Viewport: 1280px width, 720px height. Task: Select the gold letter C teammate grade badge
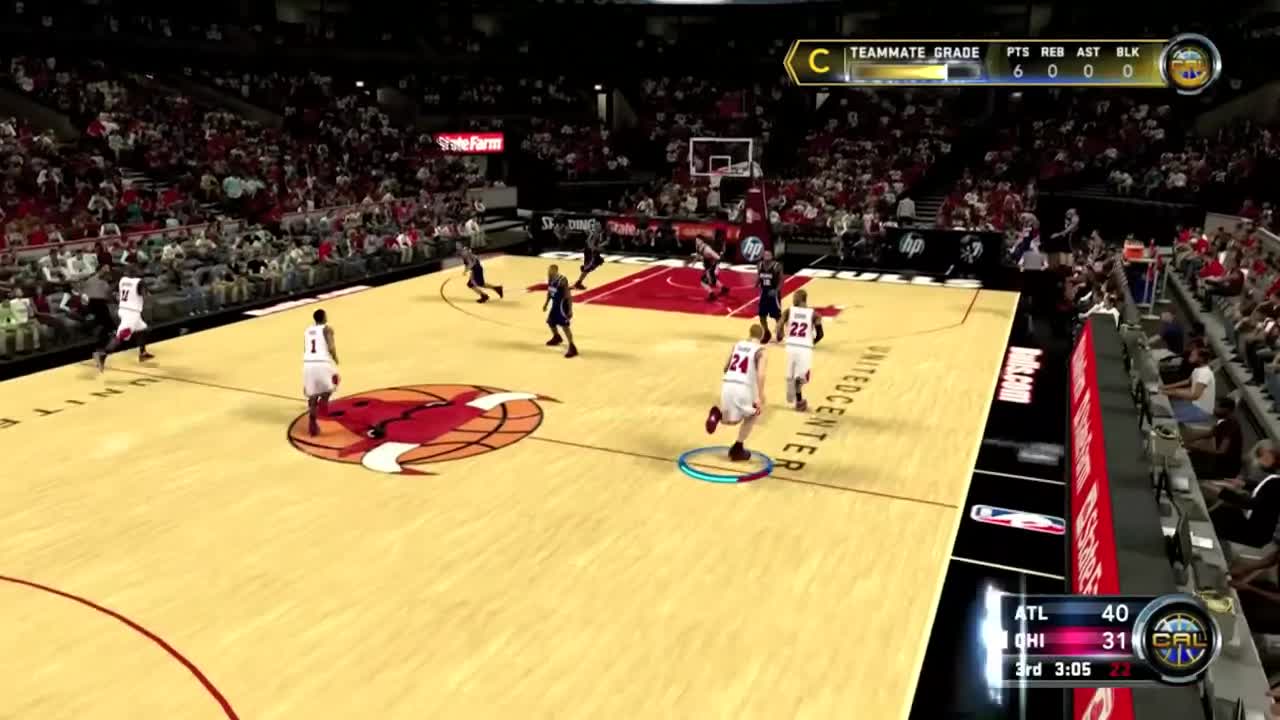pyautogui.click(x=820, y=60)
